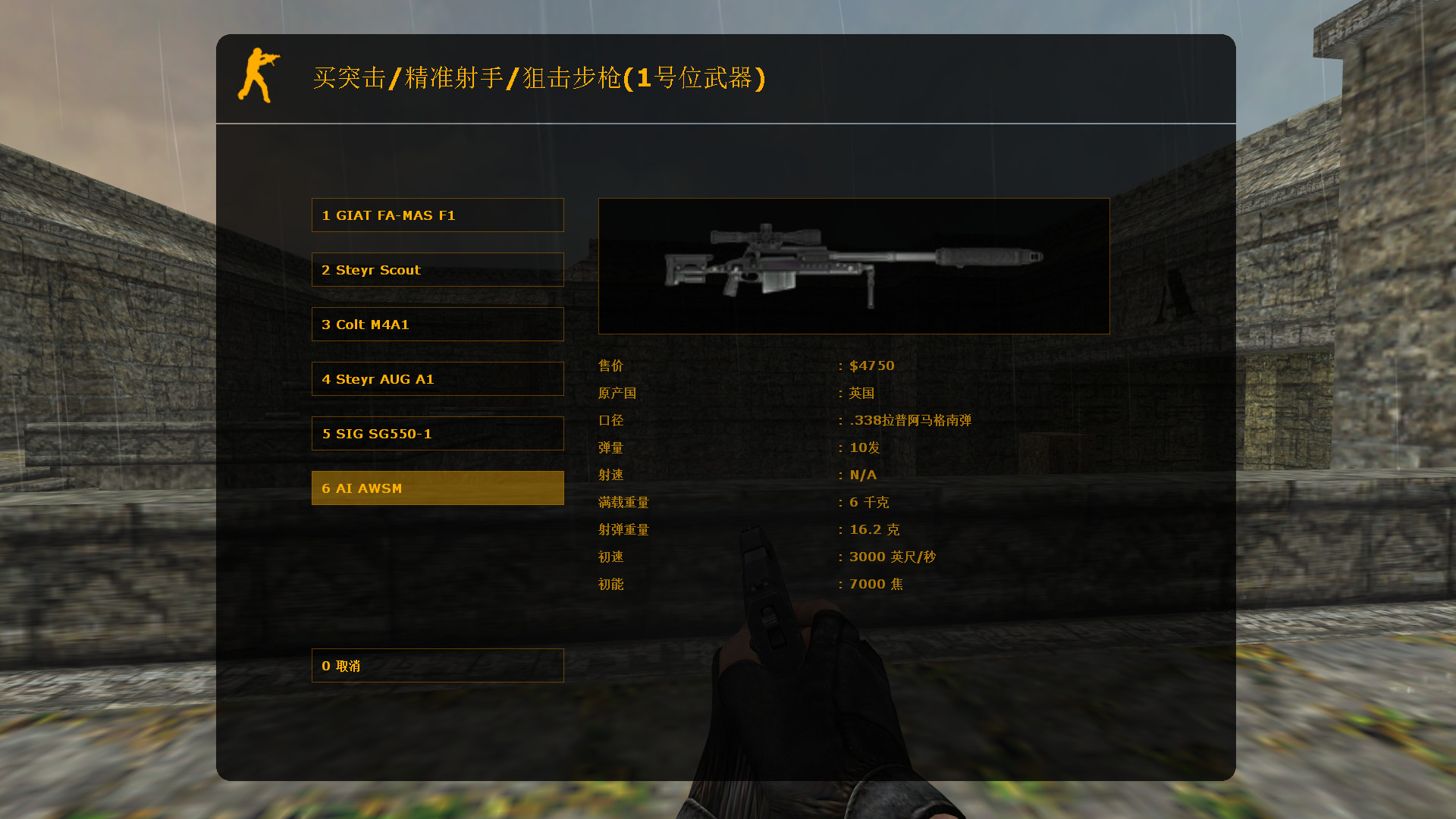
Task: Buy the GIAT FA-MAS F1 rifle
Action: pyautogui.click(x=438, y=215)
